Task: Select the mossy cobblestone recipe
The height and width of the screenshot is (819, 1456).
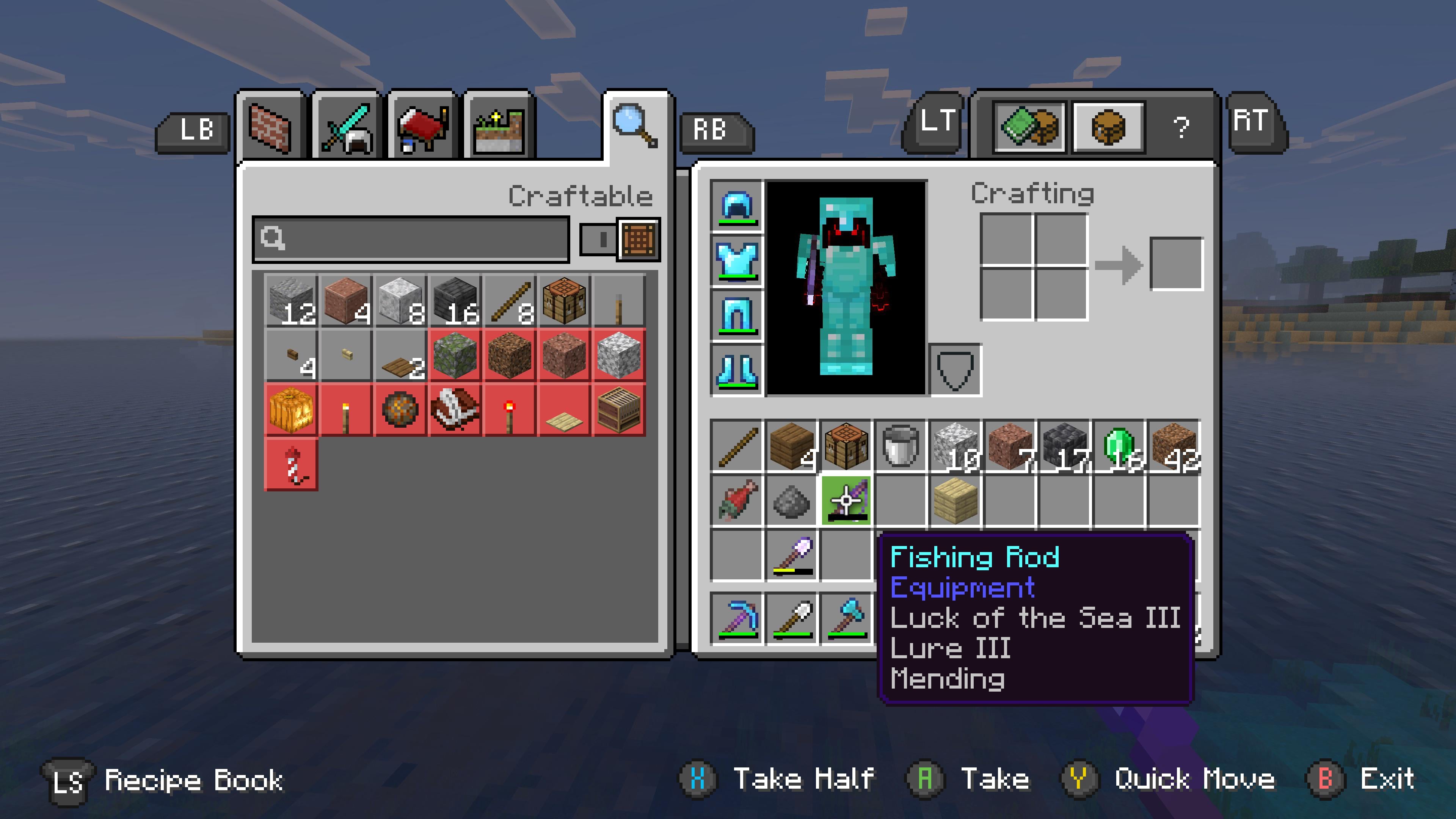Action: 455,356
